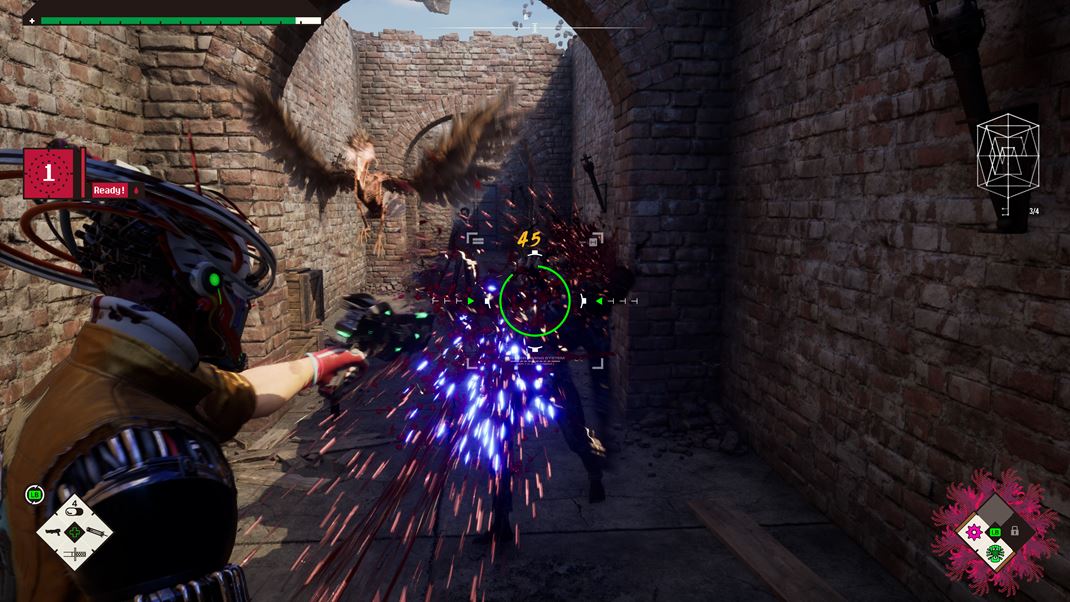
Task: Select the syringe item slot
Action: tap(95, 532)
